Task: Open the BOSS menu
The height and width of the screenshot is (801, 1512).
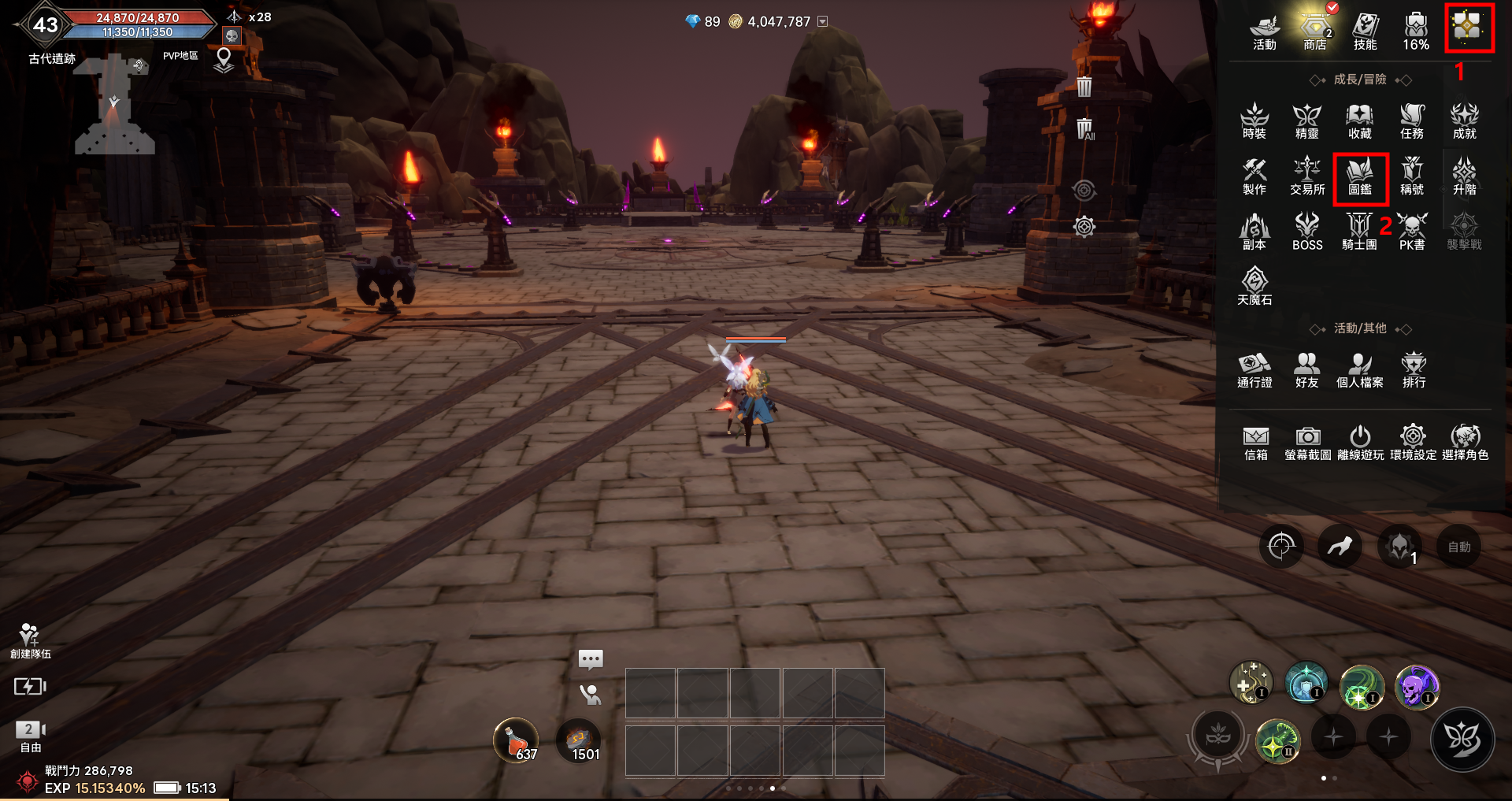Action: (1307, 232)
